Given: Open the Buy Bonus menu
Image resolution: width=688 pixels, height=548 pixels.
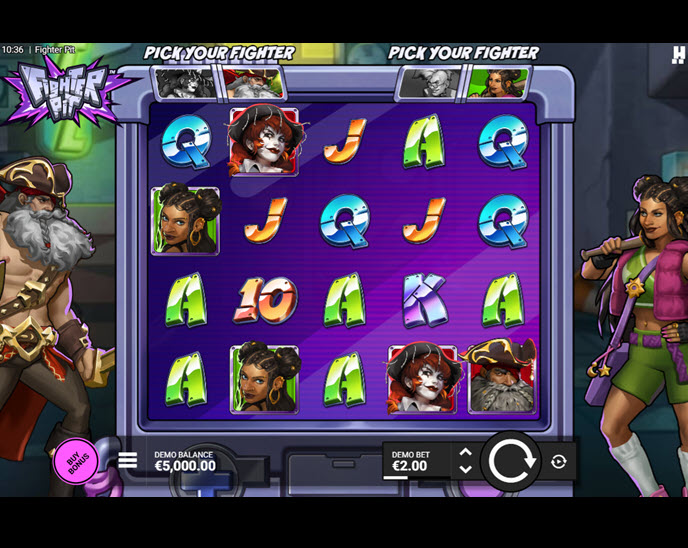Looking at the screenshot, I should point(76,462).
